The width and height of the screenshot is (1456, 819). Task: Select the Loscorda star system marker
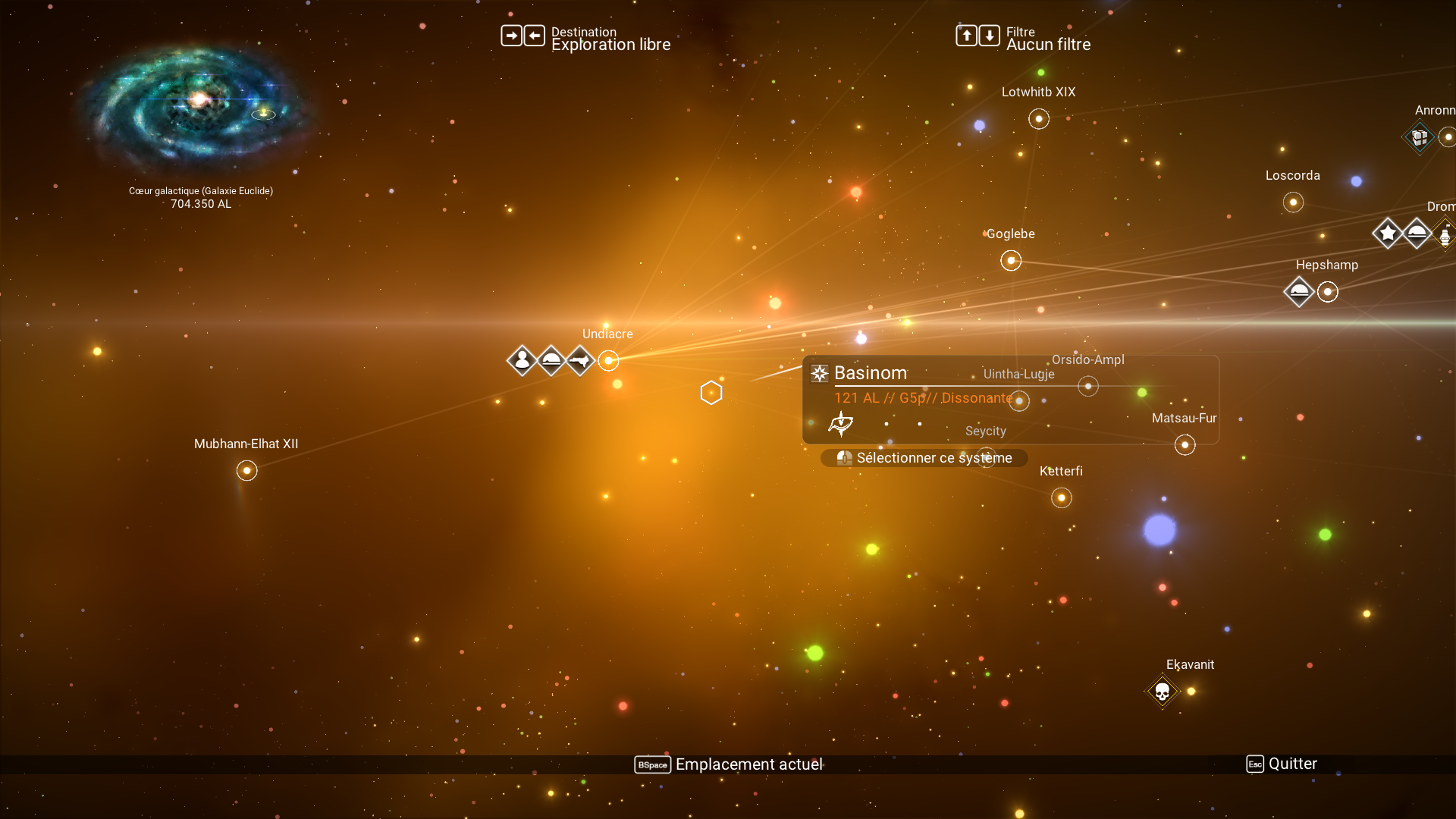pyautogui.click(x=1293, y=202)
